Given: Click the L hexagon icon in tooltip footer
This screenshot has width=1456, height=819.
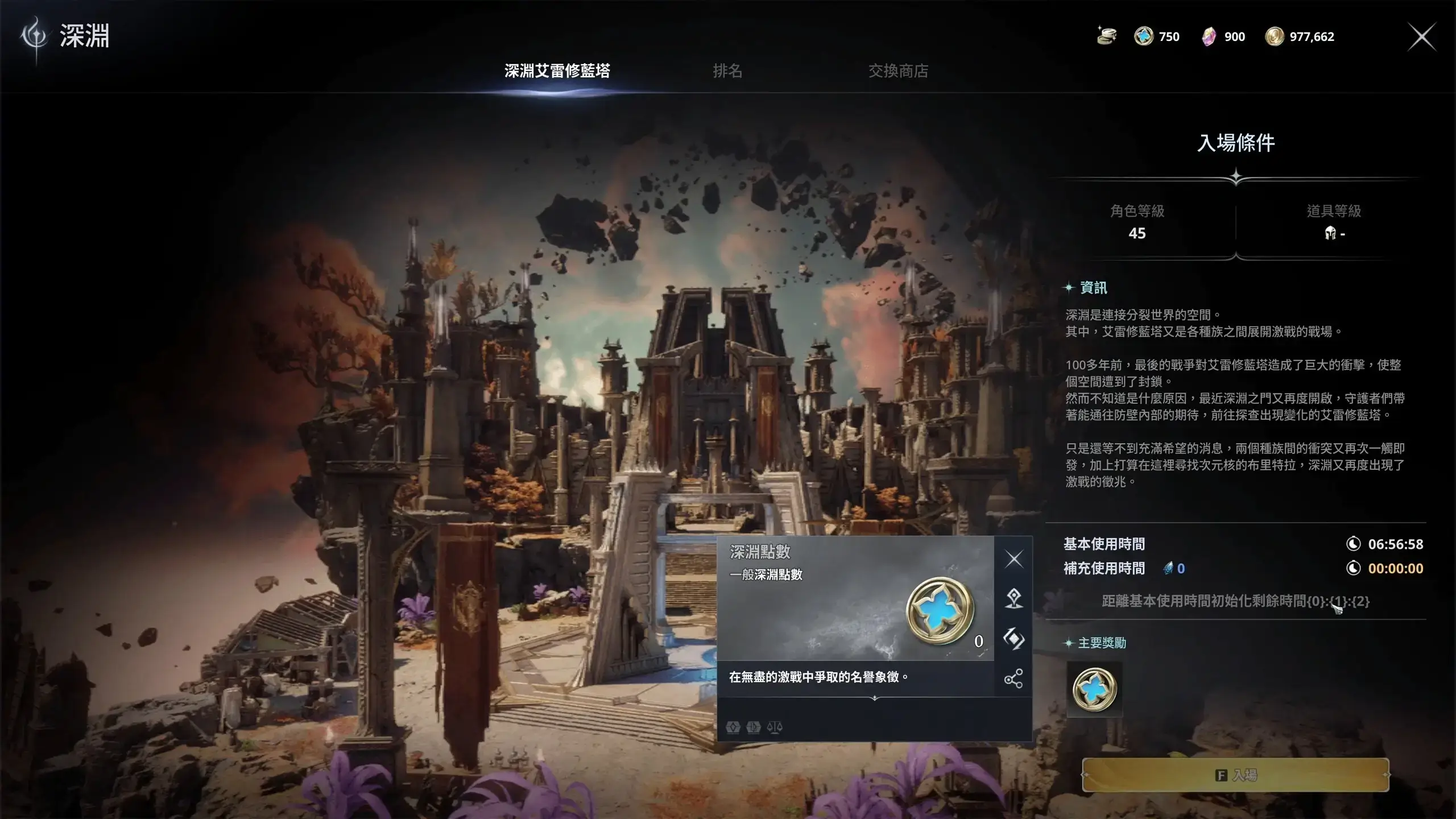Looking at the screenshot, I should (x=752, y=728).
